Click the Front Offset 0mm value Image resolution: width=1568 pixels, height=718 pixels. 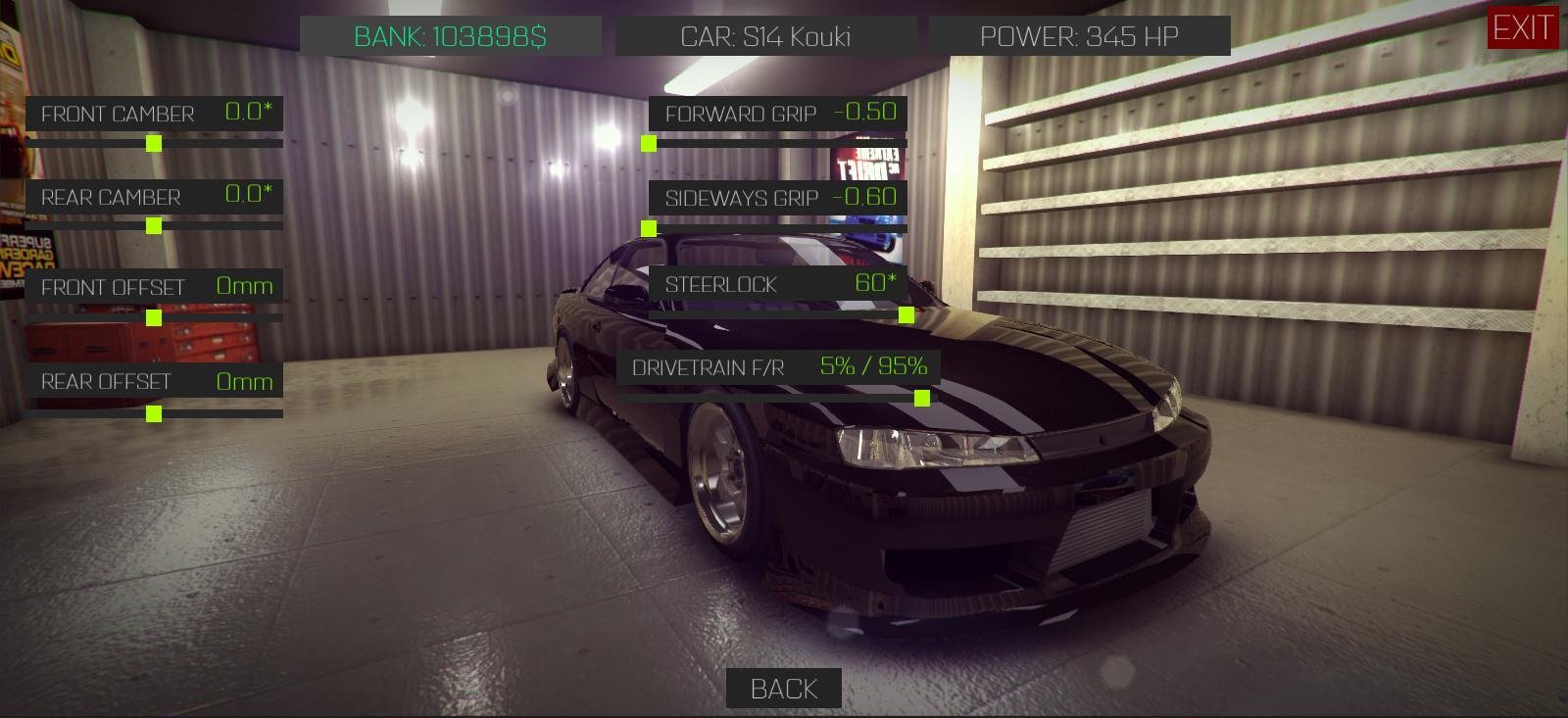pos(245,285)
